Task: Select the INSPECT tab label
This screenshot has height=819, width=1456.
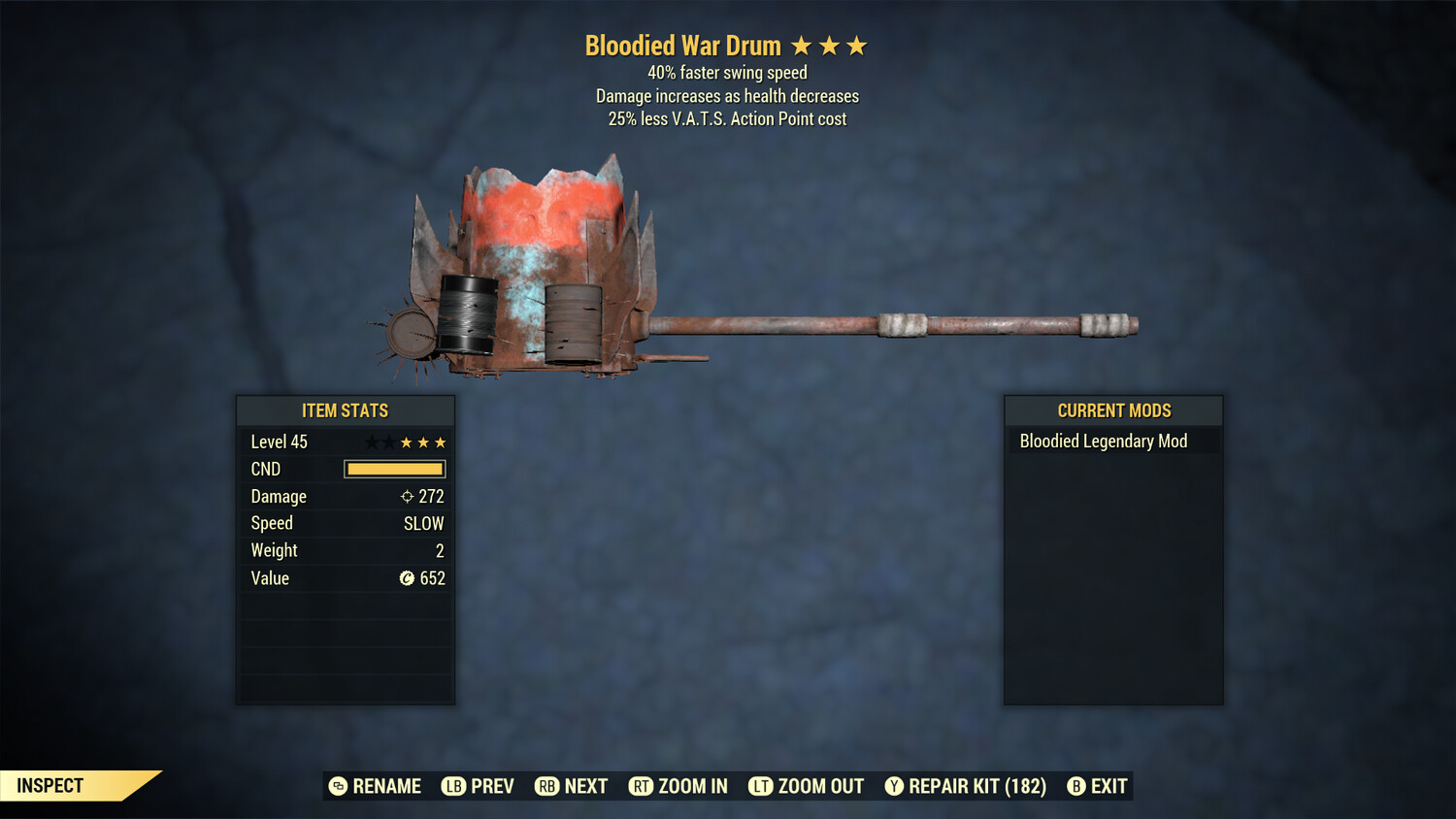Action: click(x=50, y=785)
